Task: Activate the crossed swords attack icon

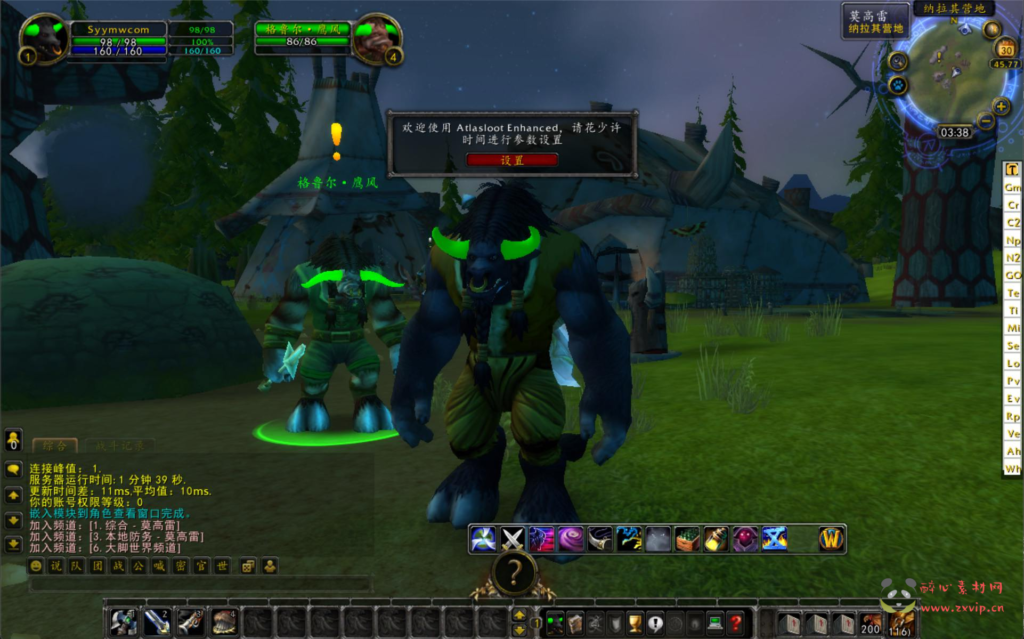Action: pos(513,540)
